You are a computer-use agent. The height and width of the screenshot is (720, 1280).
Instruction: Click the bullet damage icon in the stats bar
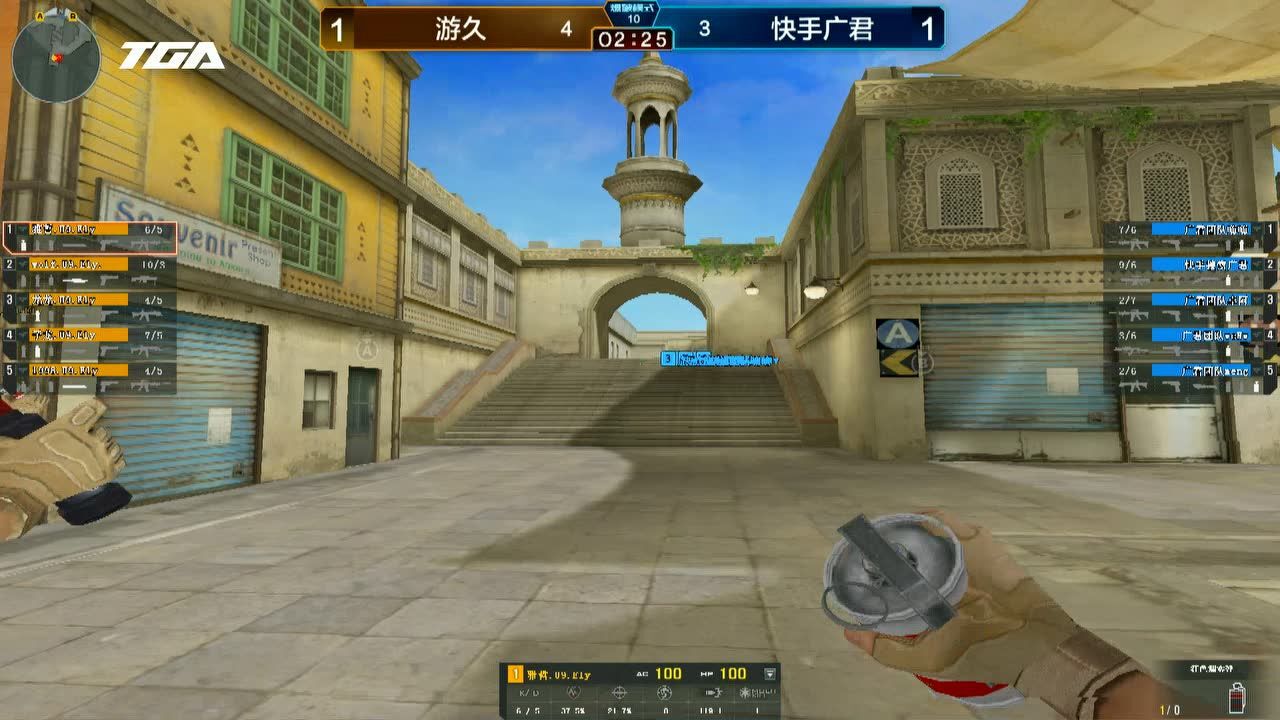tap(714, 692)
